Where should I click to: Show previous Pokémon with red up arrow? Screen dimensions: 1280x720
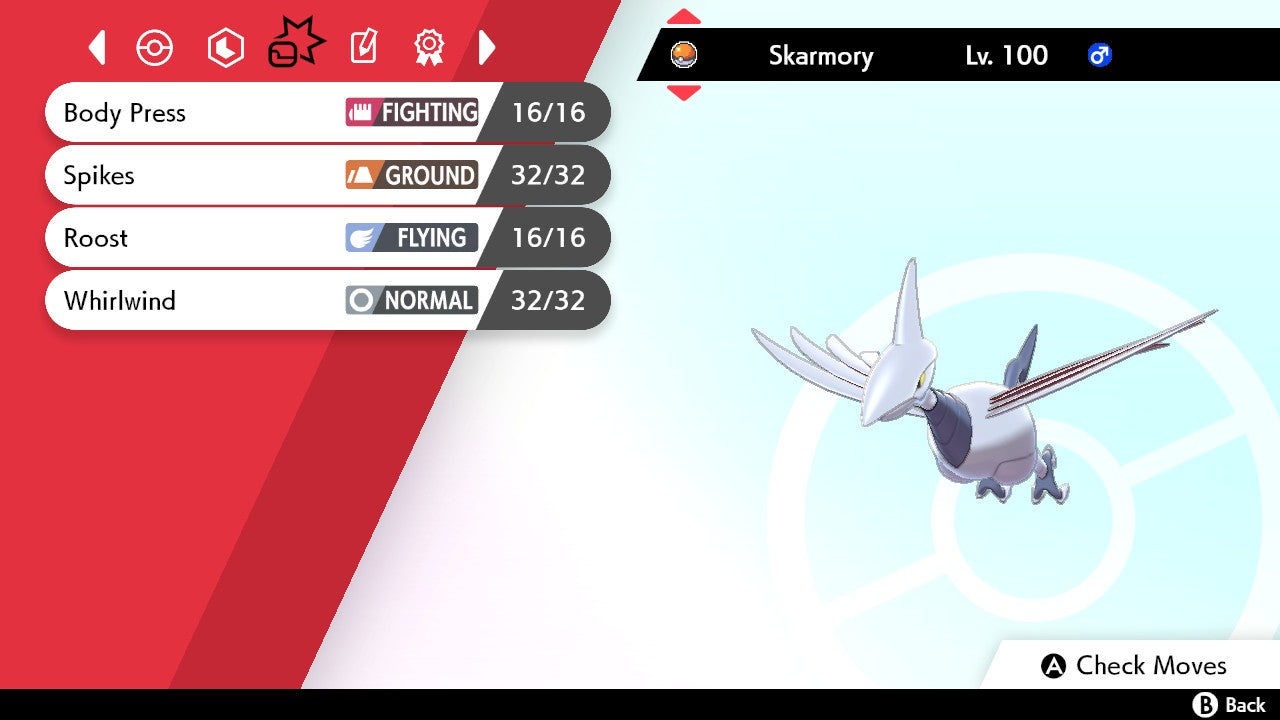684,16
